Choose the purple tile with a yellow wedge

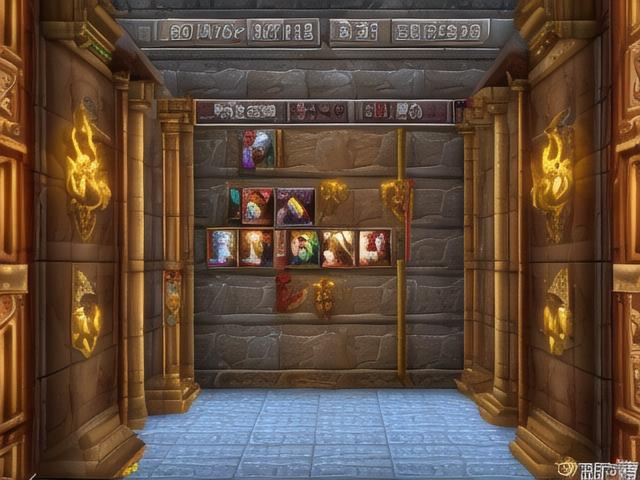coord(294,206)
